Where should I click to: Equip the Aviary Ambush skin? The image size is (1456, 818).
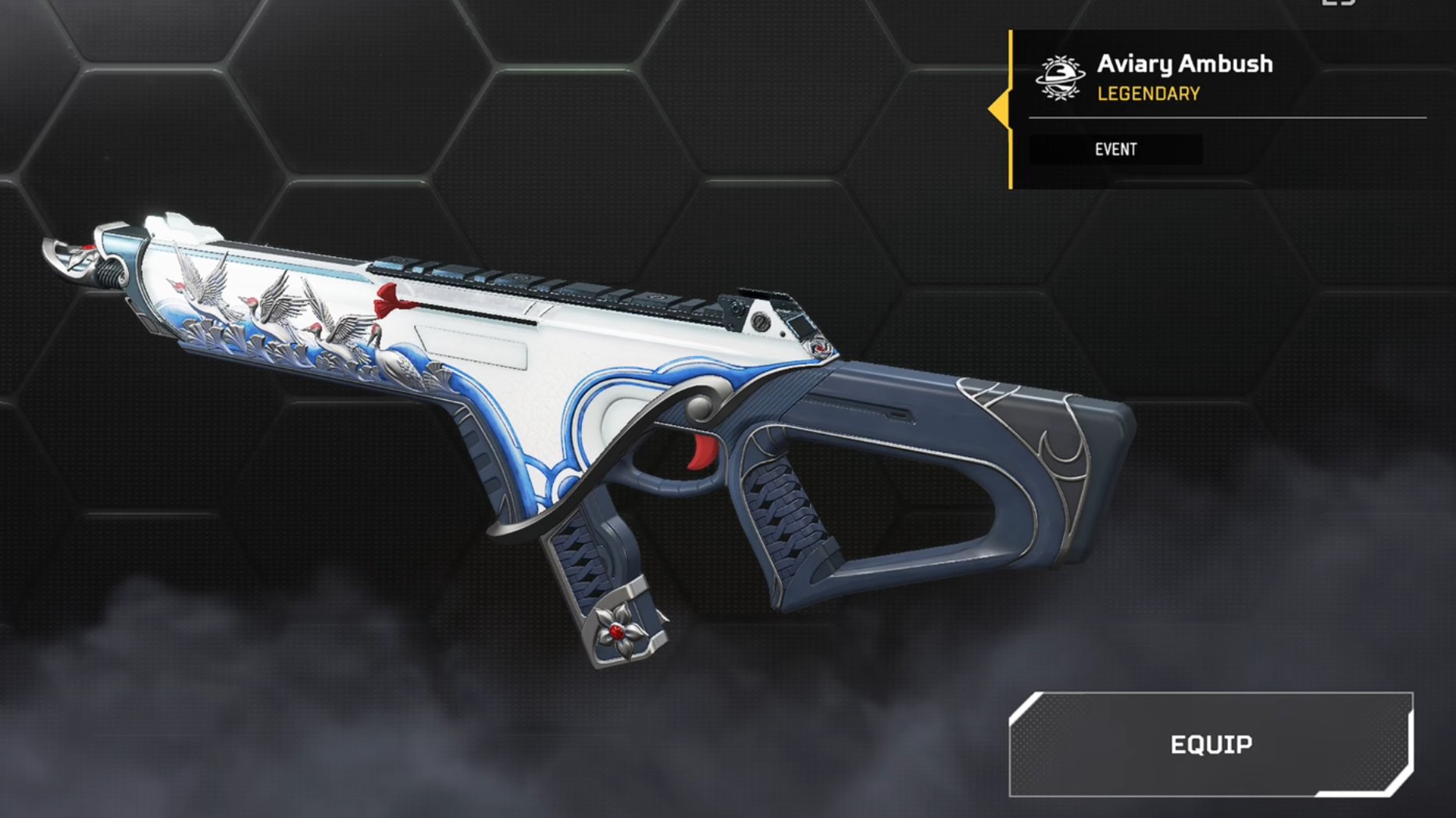pos(1211,745)
